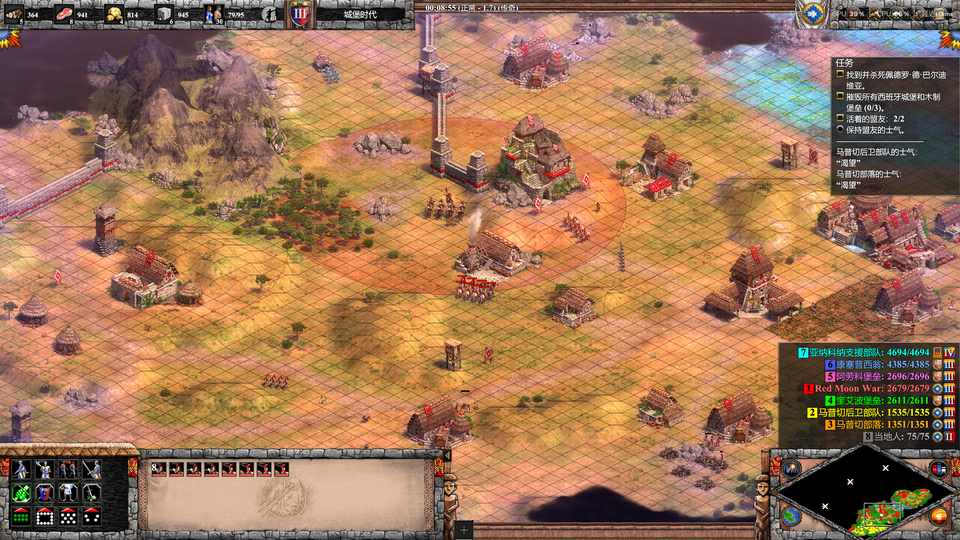Open the civilization emblem in the top bar
Screen dimensions: 960x540
tap(300, 14)
